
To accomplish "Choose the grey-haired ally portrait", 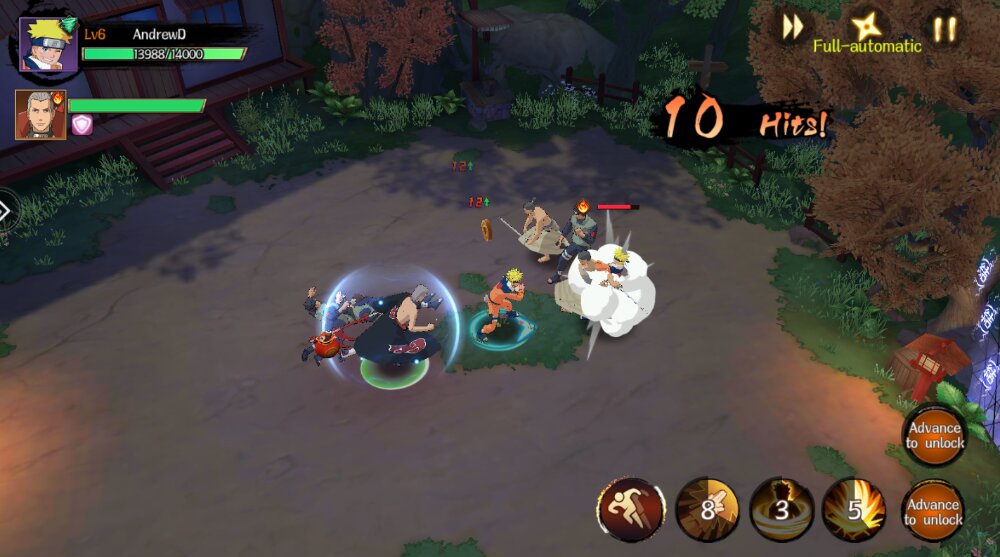I will pos(40,115).
